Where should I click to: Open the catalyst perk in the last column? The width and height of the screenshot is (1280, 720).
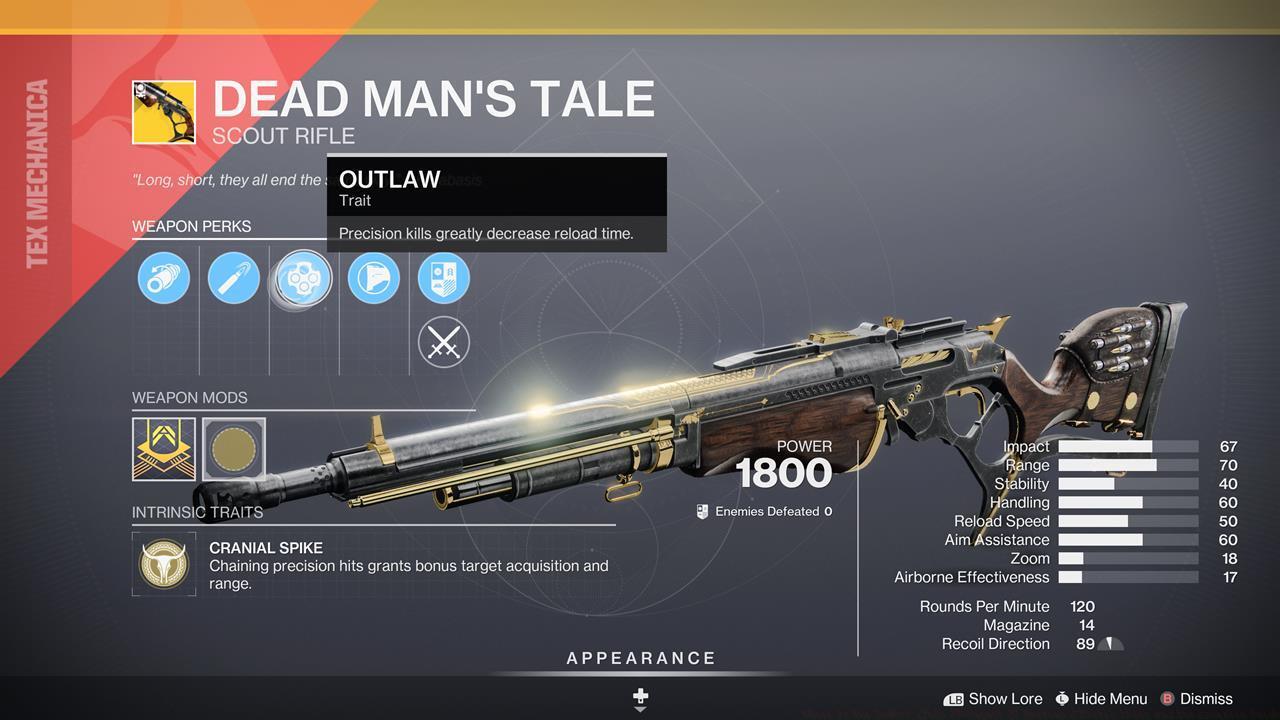443,278
